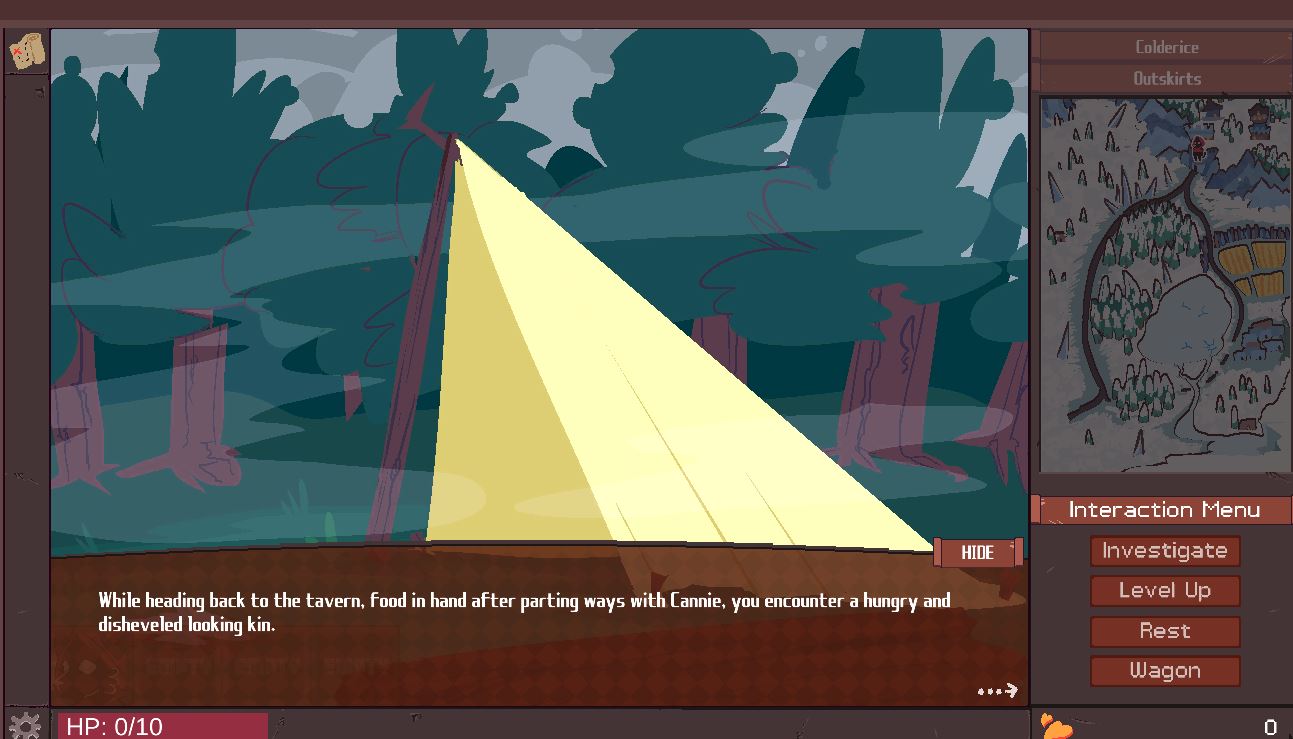Hide the dialogue text box

click(977, 553)
